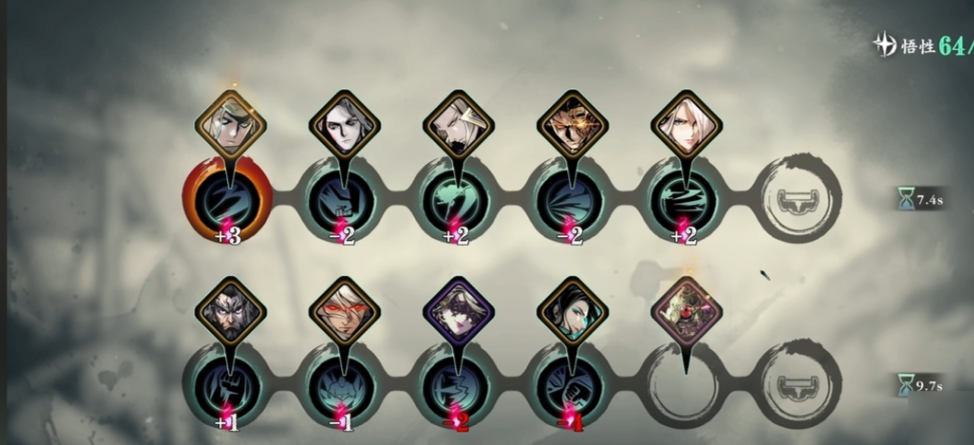Select the woman with teal-streaked black hair
This screenshot has width=974, height=445.
pyautogui.click(x=571, y=309)
